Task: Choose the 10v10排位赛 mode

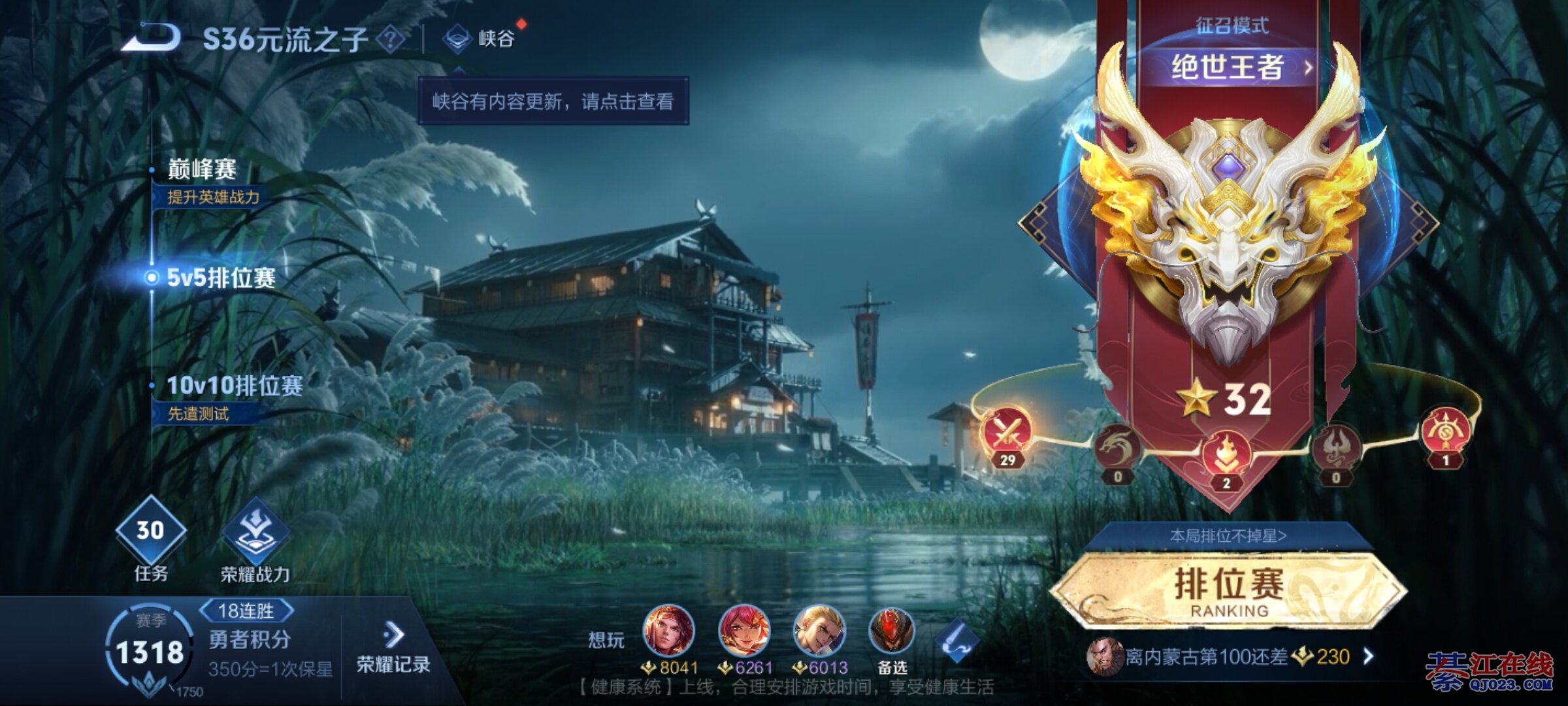Action: click(x=234, y=386)
